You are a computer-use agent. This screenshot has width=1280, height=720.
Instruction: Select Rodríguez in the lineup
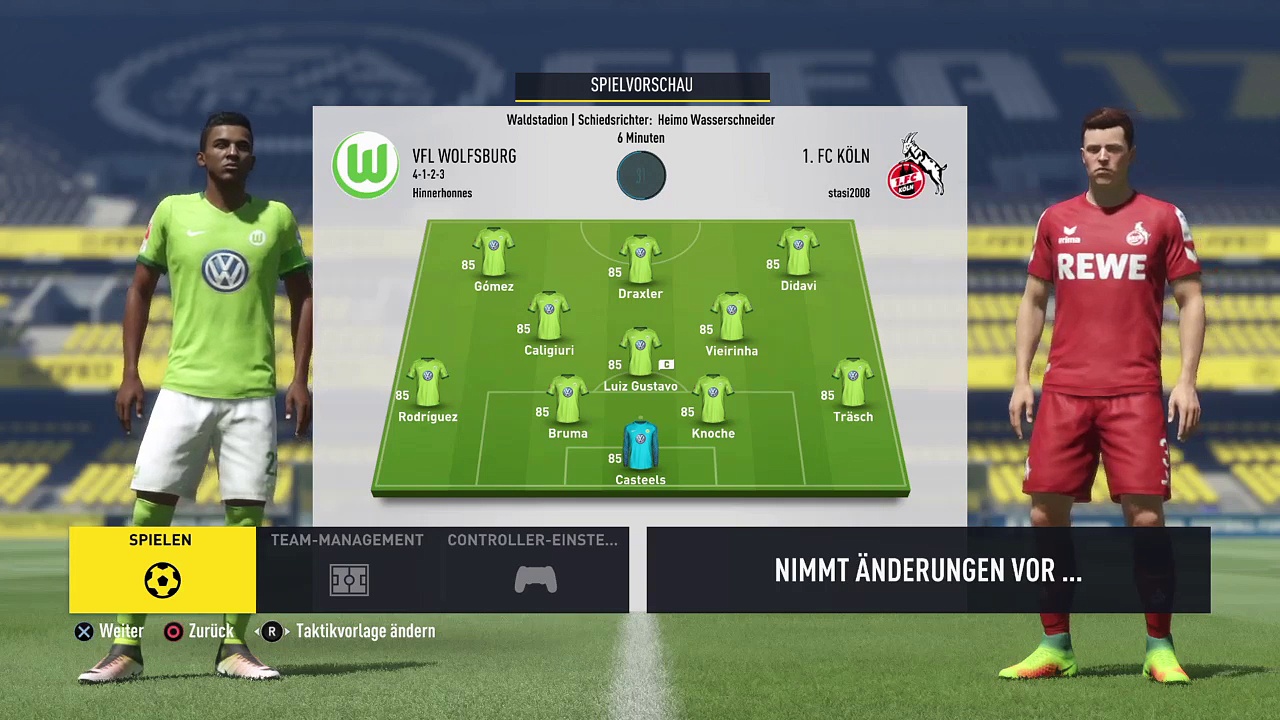coord(427,383)
